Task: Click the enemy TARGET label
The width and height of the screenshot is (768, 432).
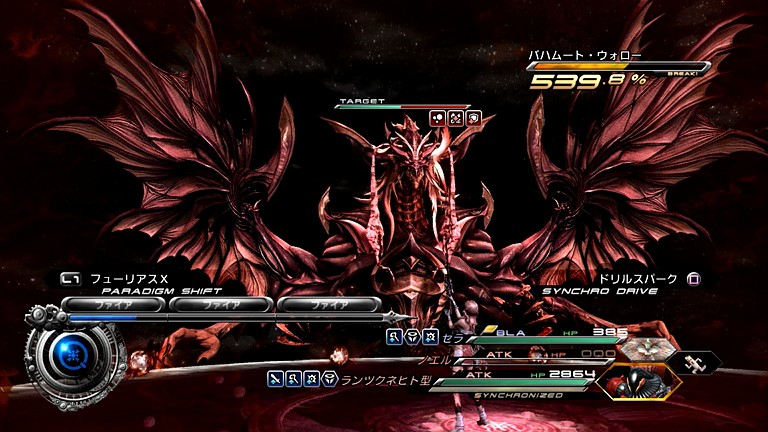Action: (355, 102)
